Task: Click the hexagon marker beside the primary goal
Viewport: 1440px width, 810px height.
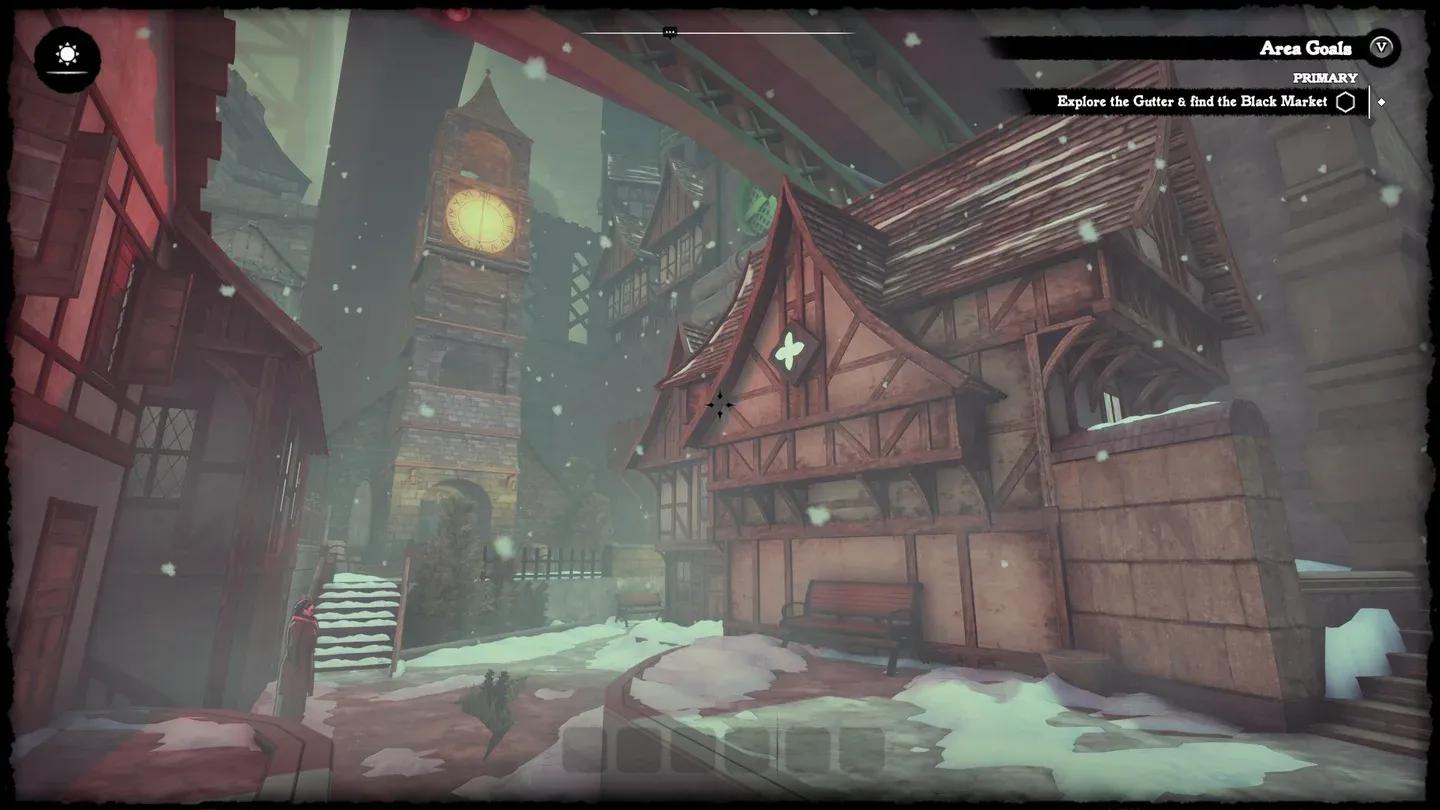Action: tap(1346, 102)
